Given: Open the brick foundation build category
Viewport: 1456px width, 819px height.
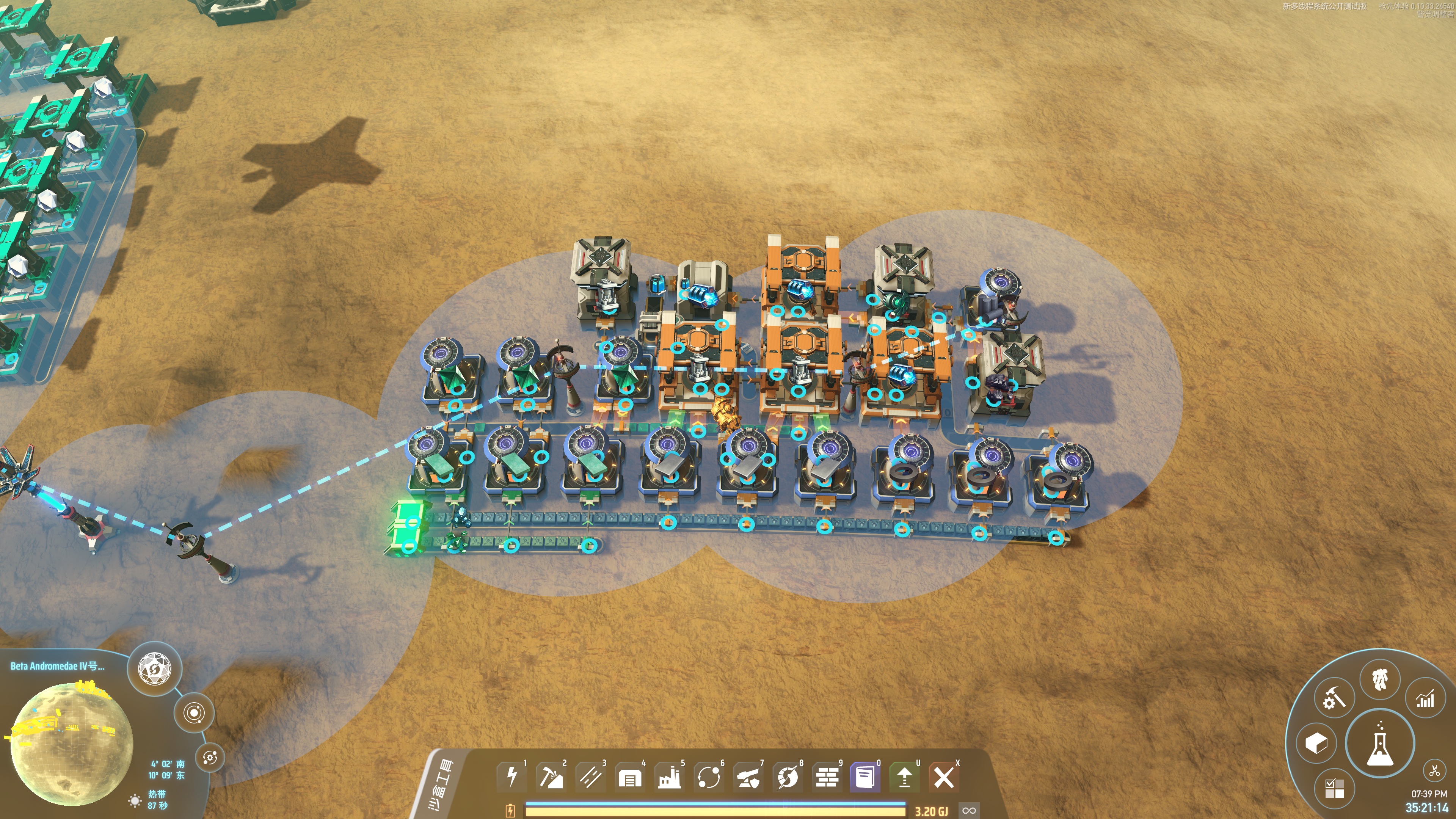Looking at the screenshot, I should [827, 777].
